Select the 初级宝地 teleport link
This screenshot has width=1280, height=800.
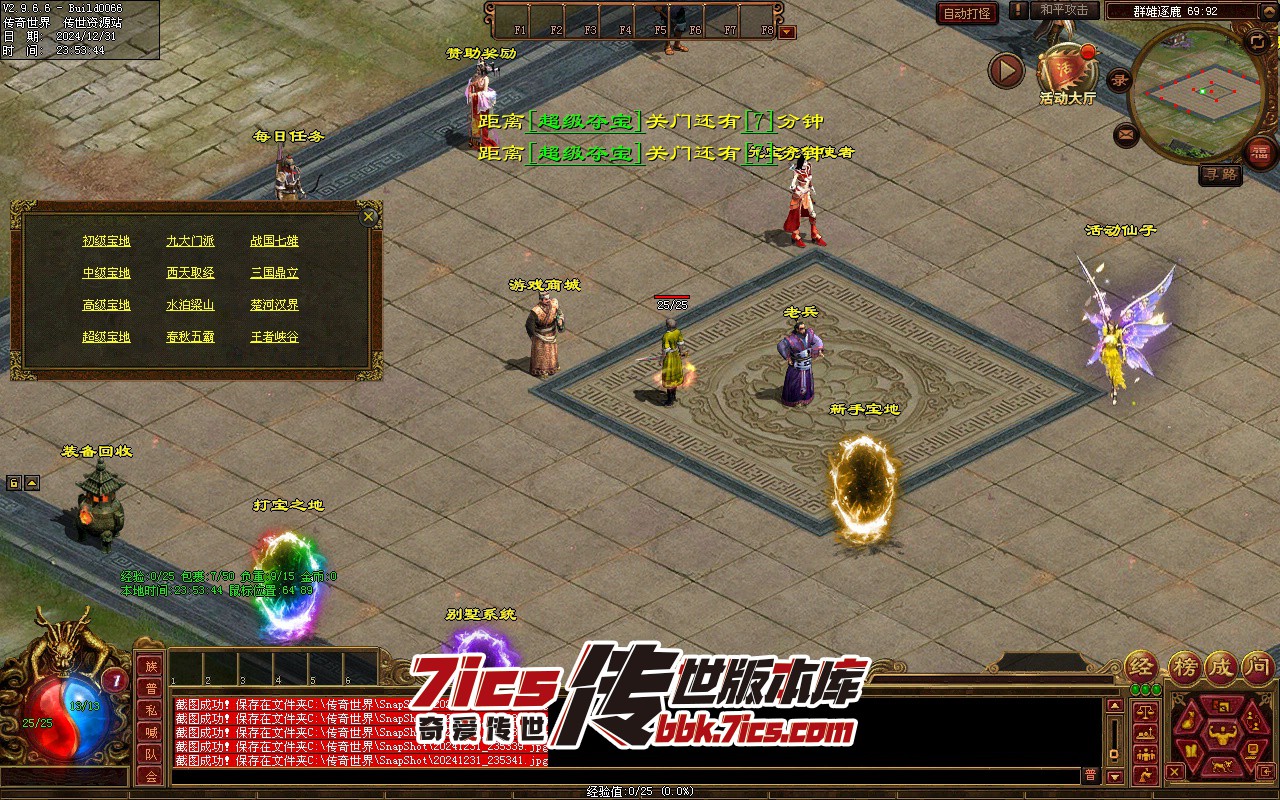[106, 241]
